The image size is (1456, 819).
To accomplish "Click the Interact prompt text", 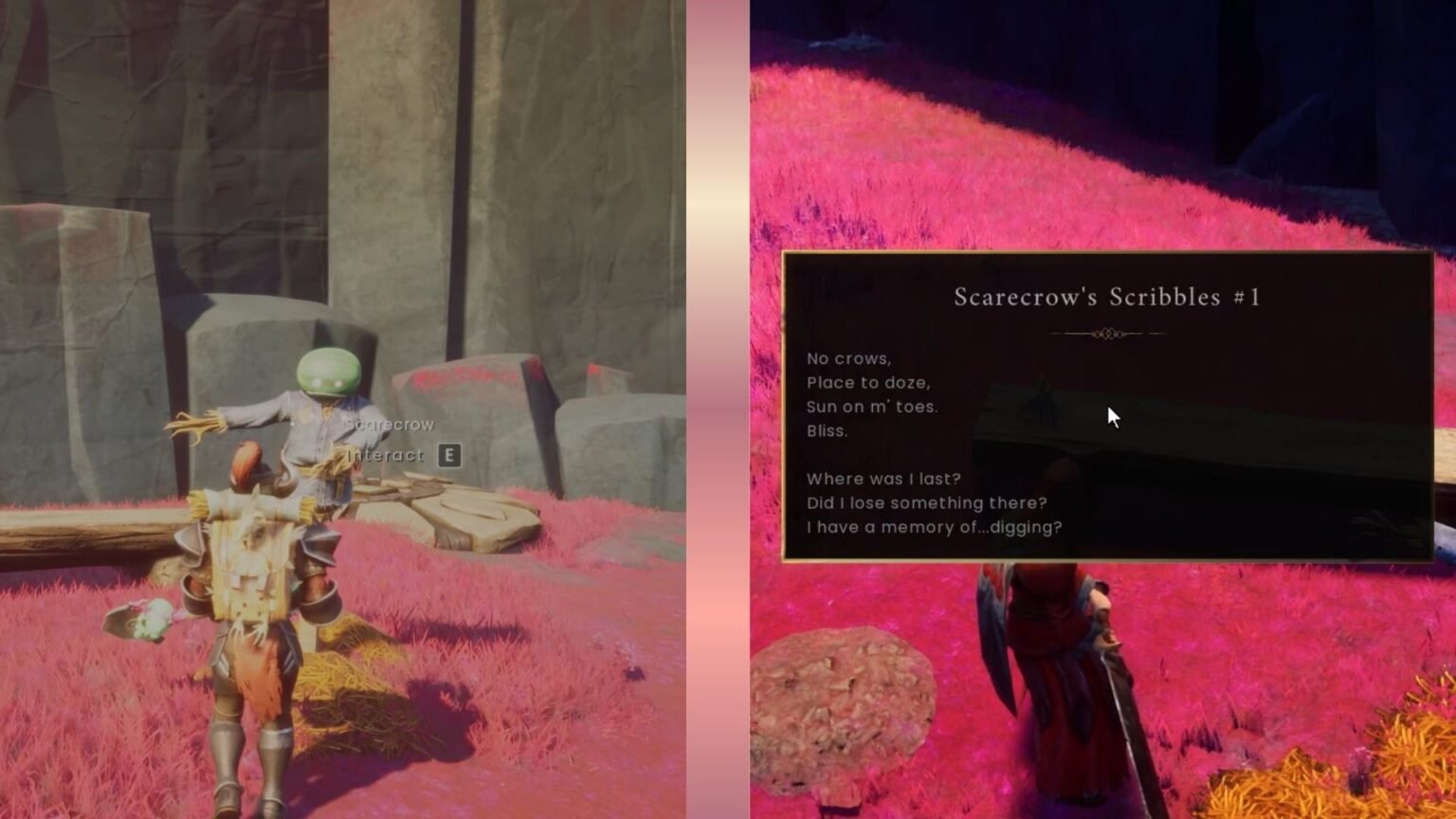I will pos(383,455).
